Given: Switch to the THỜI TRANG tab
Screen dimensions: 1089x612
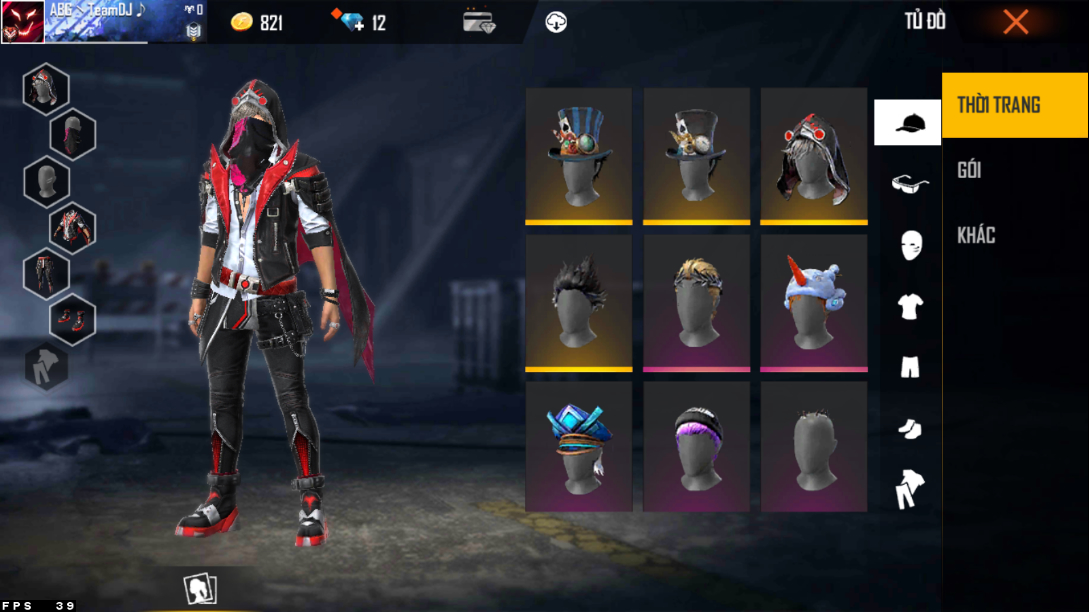Looking at the screenshot, I should [x=1014, y=105].
